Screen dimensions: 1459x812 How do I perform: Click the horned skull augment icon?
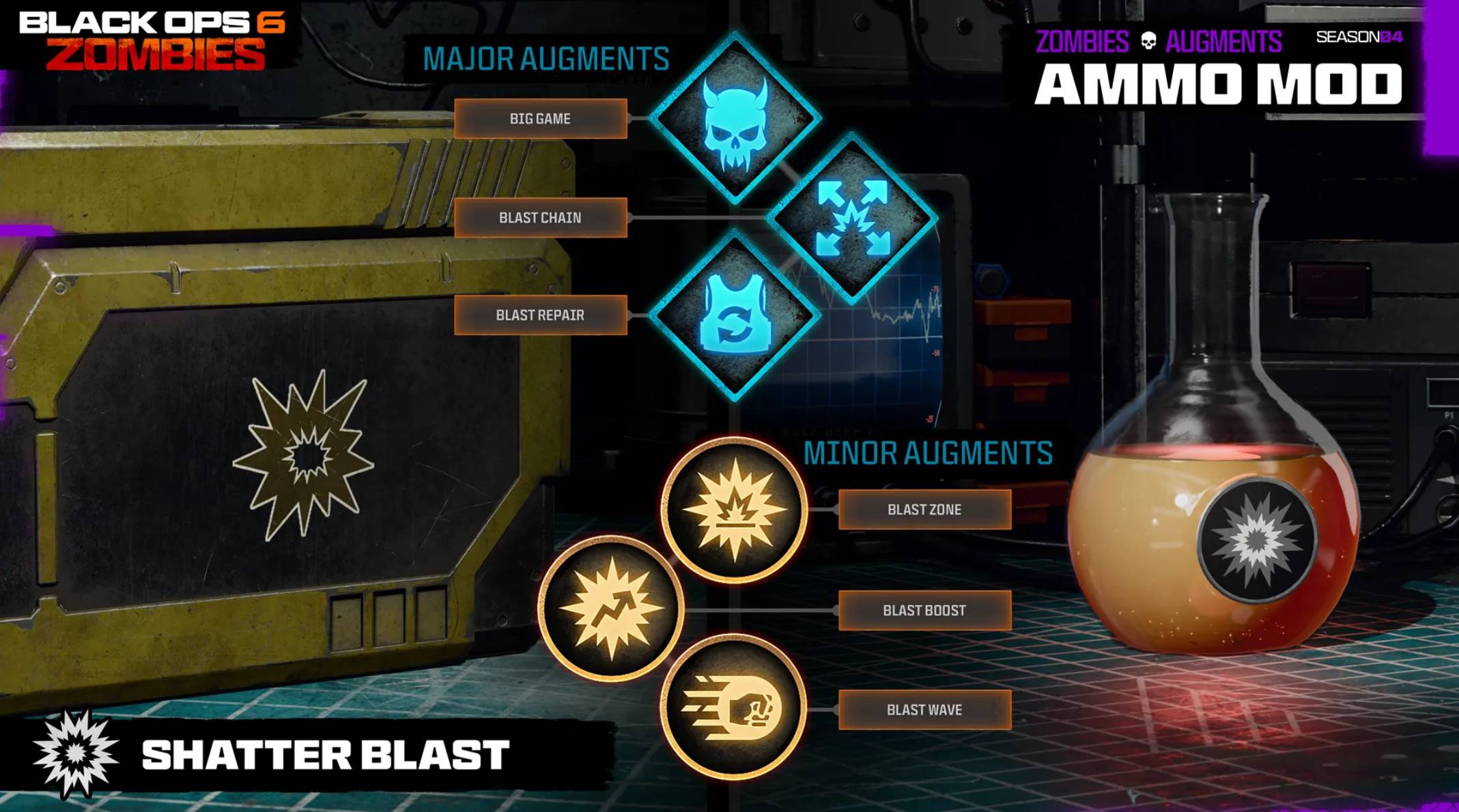click(x=735, y=119)
